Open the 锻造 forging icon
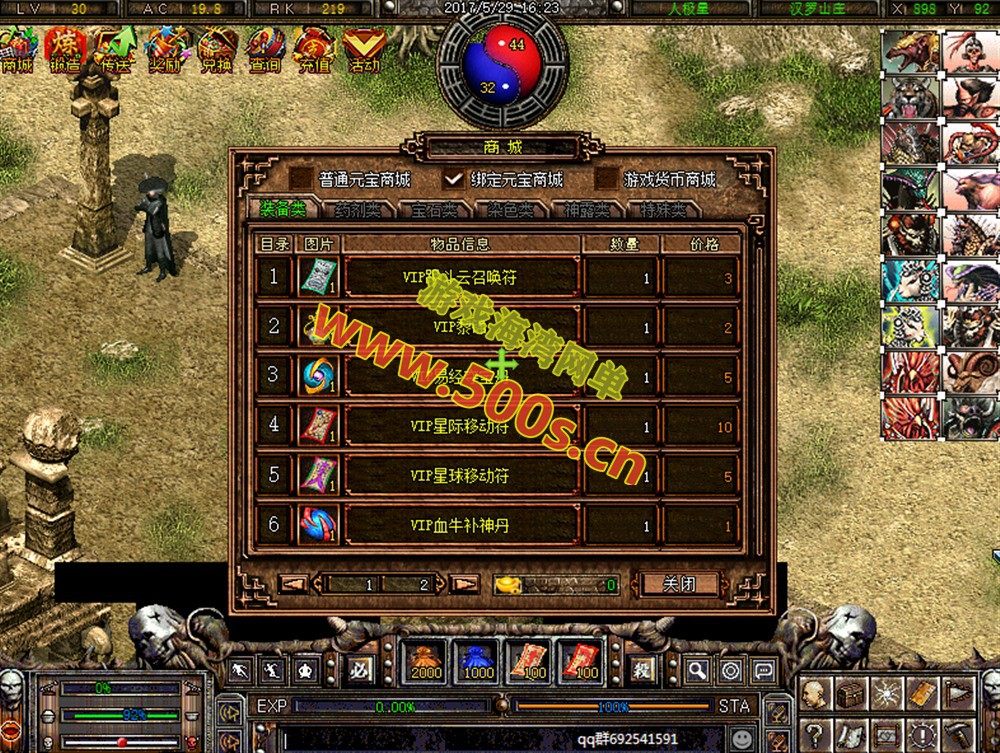The image size is (1000, 753). tap(66, 48)
